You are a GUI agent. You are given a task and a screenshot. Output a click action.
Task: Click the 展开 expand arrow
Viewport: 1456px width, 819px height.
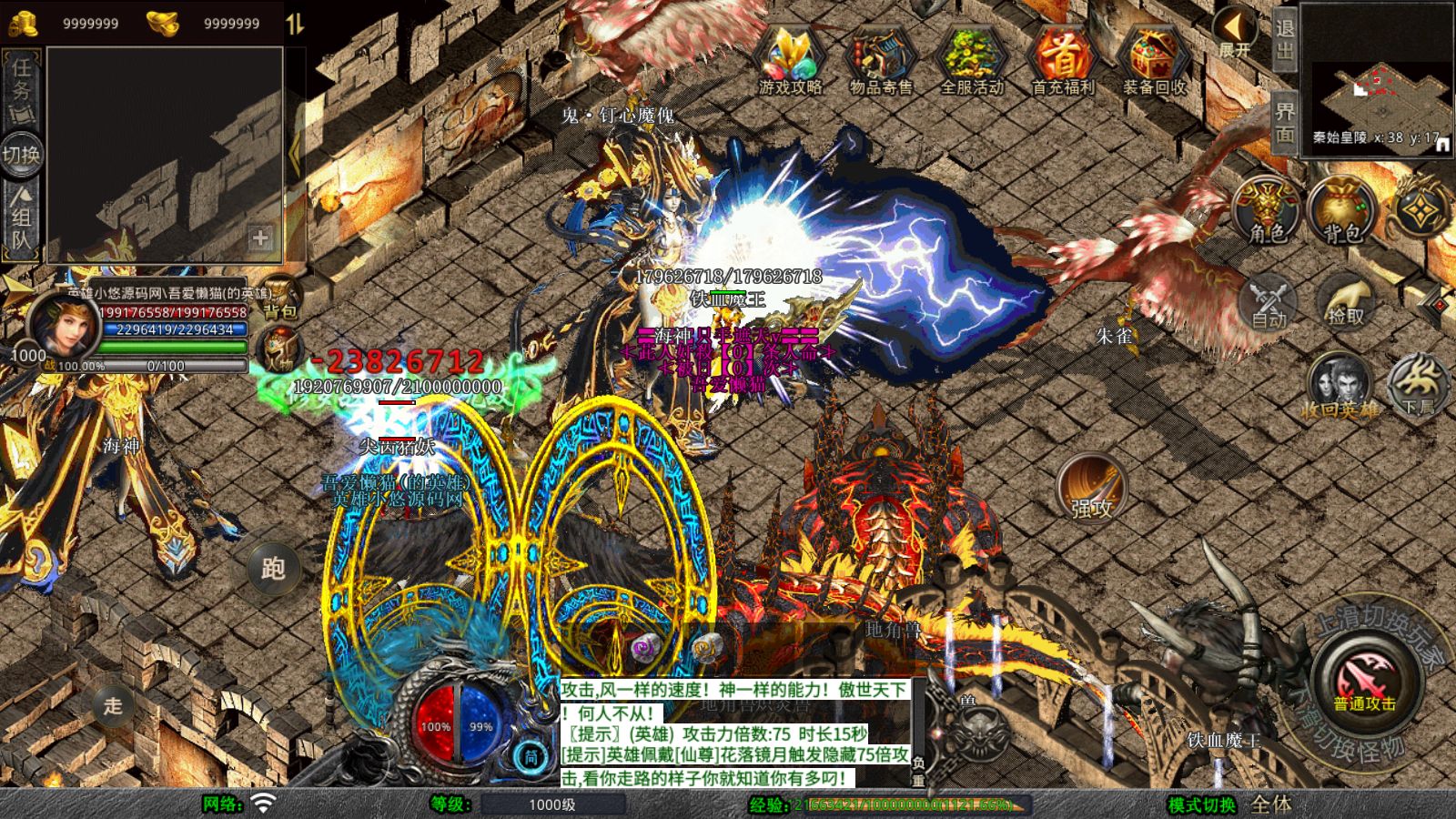point(1234,33)
